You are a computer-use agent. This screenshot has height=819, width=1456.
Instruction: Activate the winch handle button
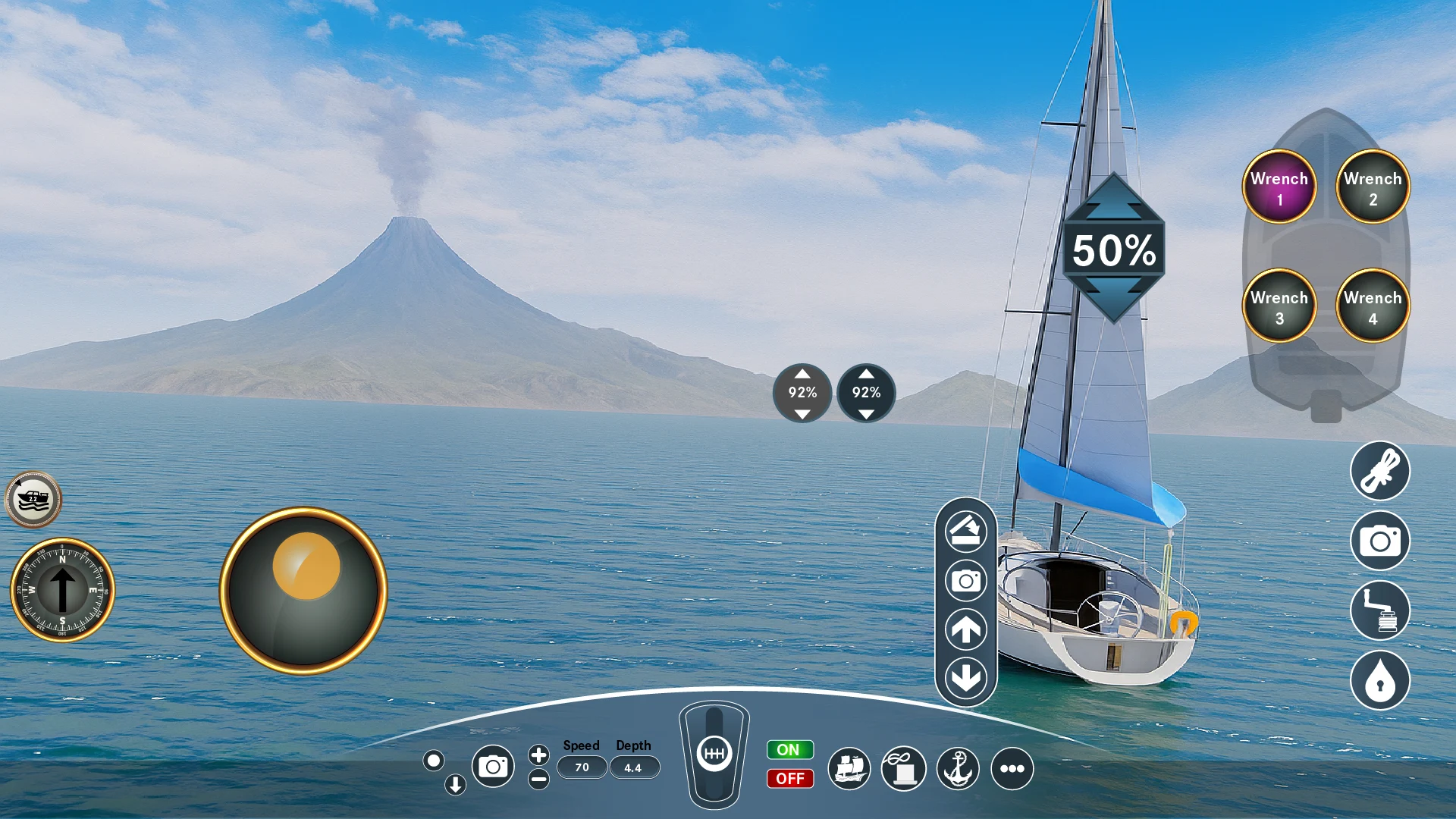tap(1380, 610)
